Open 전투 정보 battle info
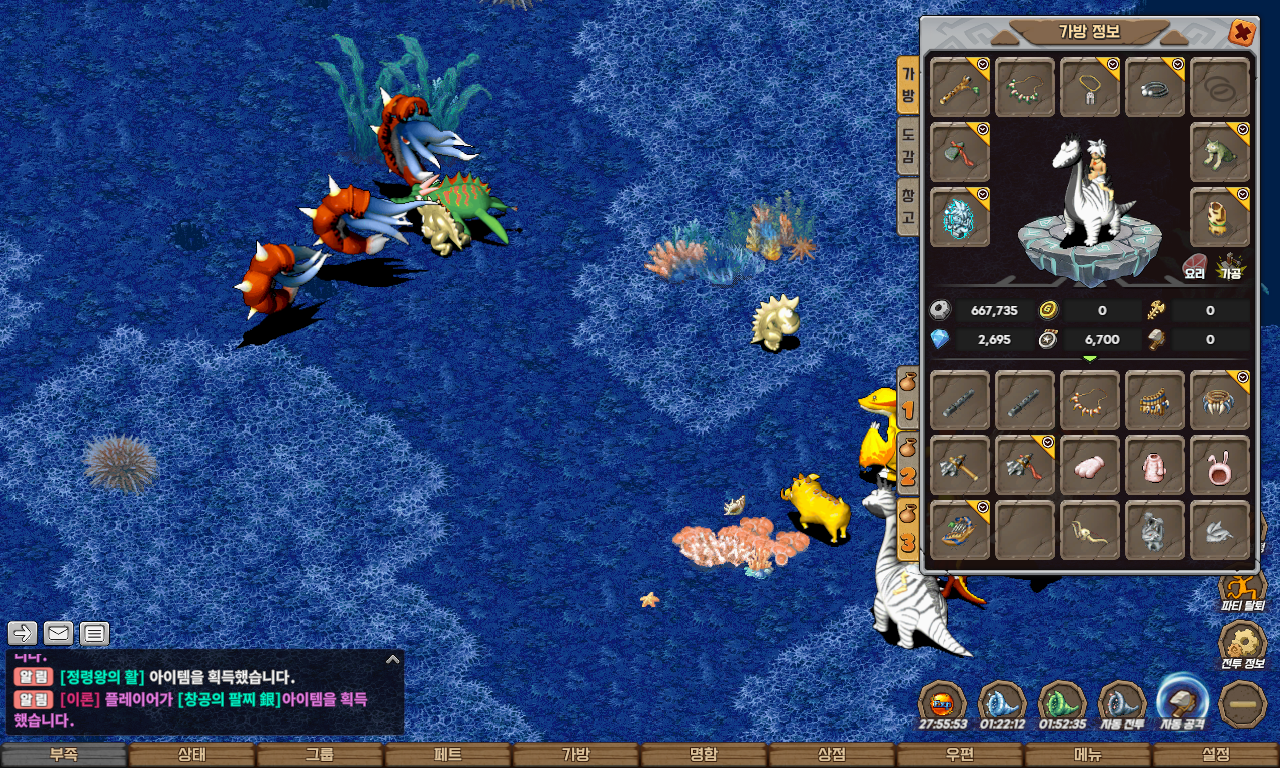This screenshot has width=1280, height=768. click(1243, 645)
